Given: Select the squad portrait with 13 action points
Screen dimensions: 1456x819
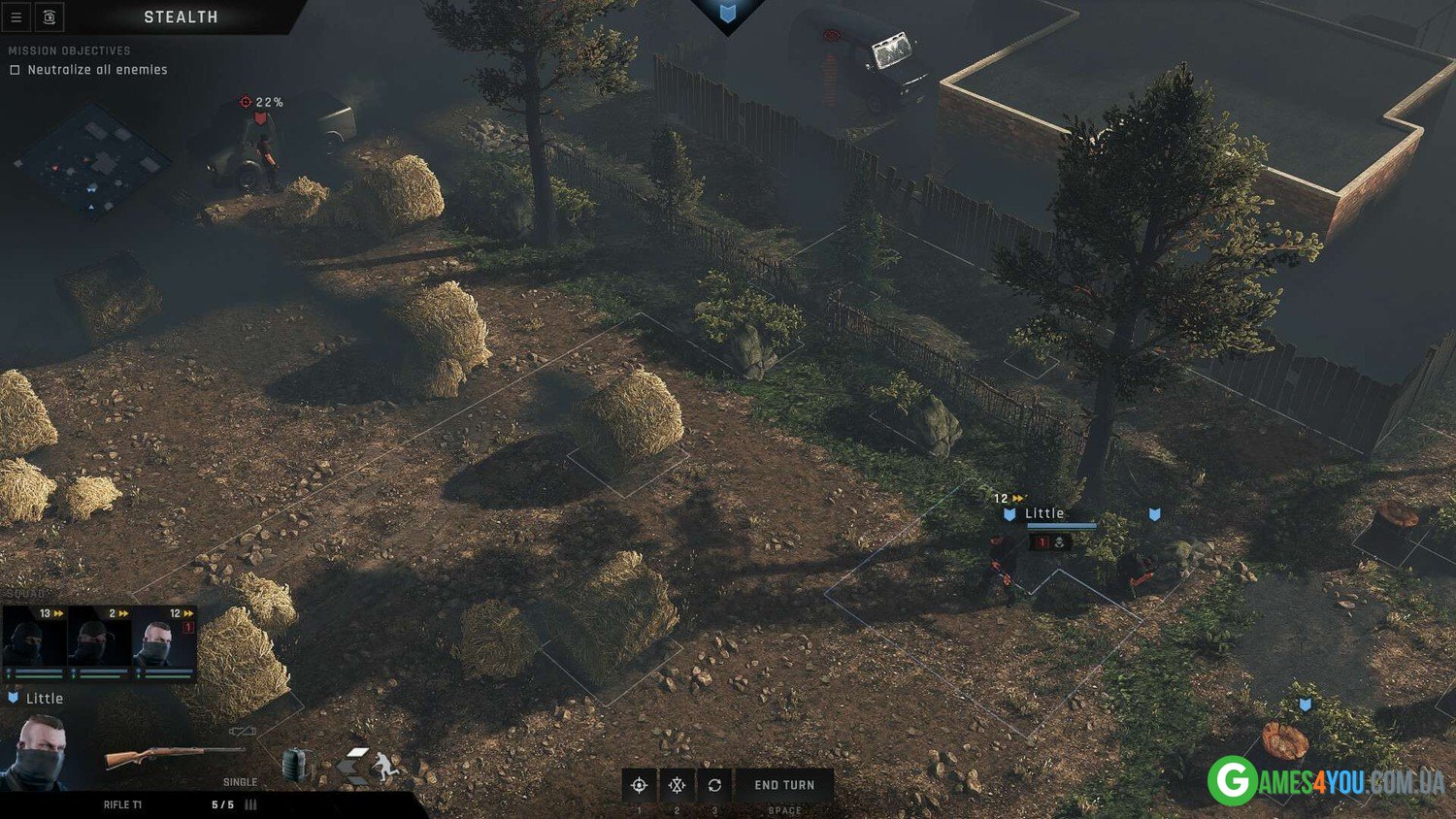Looking at the screenshot, I should click(x=35, y=641).
